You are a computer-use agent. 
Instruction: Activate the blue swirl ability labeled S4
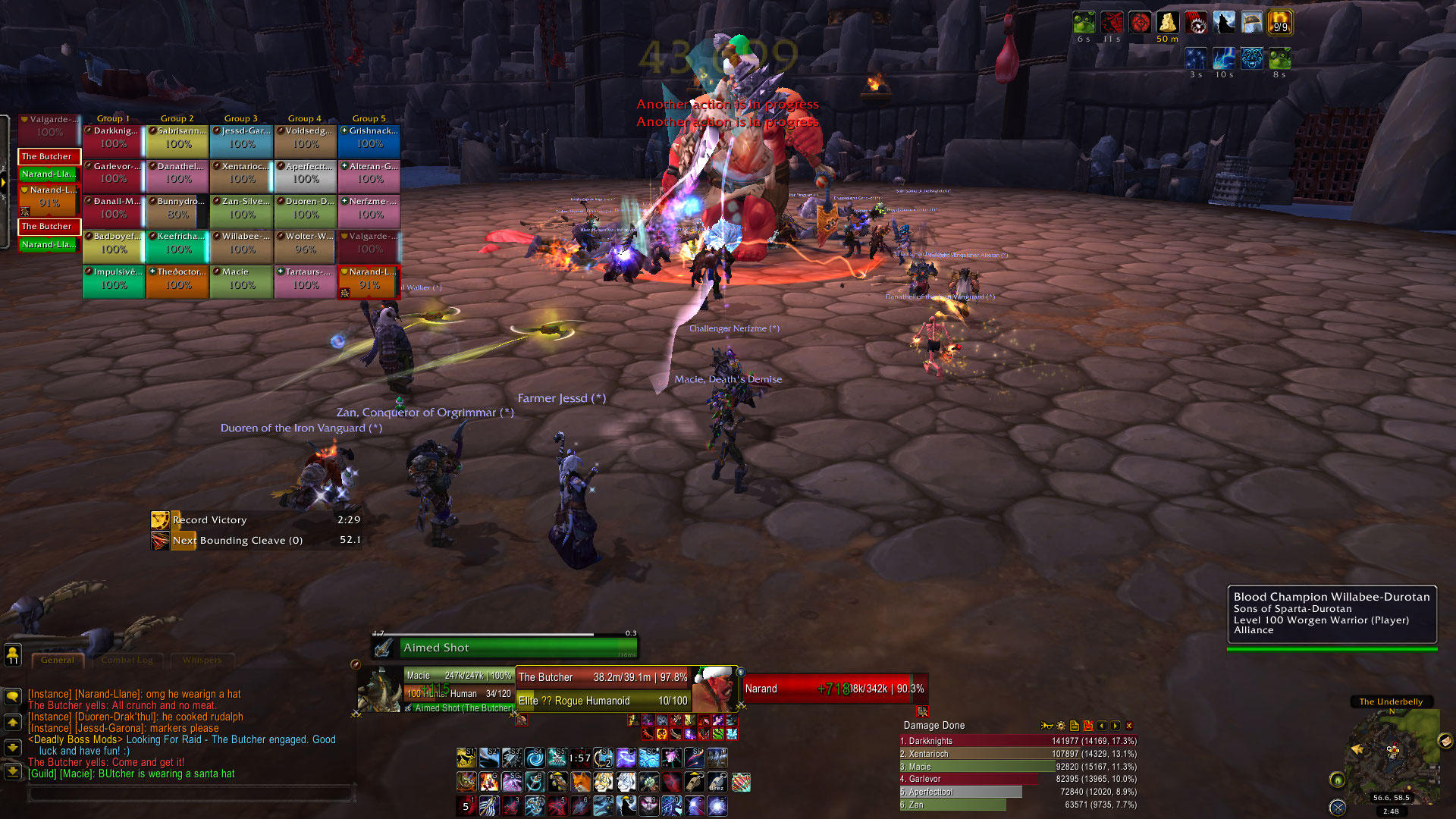click(535, 758)
